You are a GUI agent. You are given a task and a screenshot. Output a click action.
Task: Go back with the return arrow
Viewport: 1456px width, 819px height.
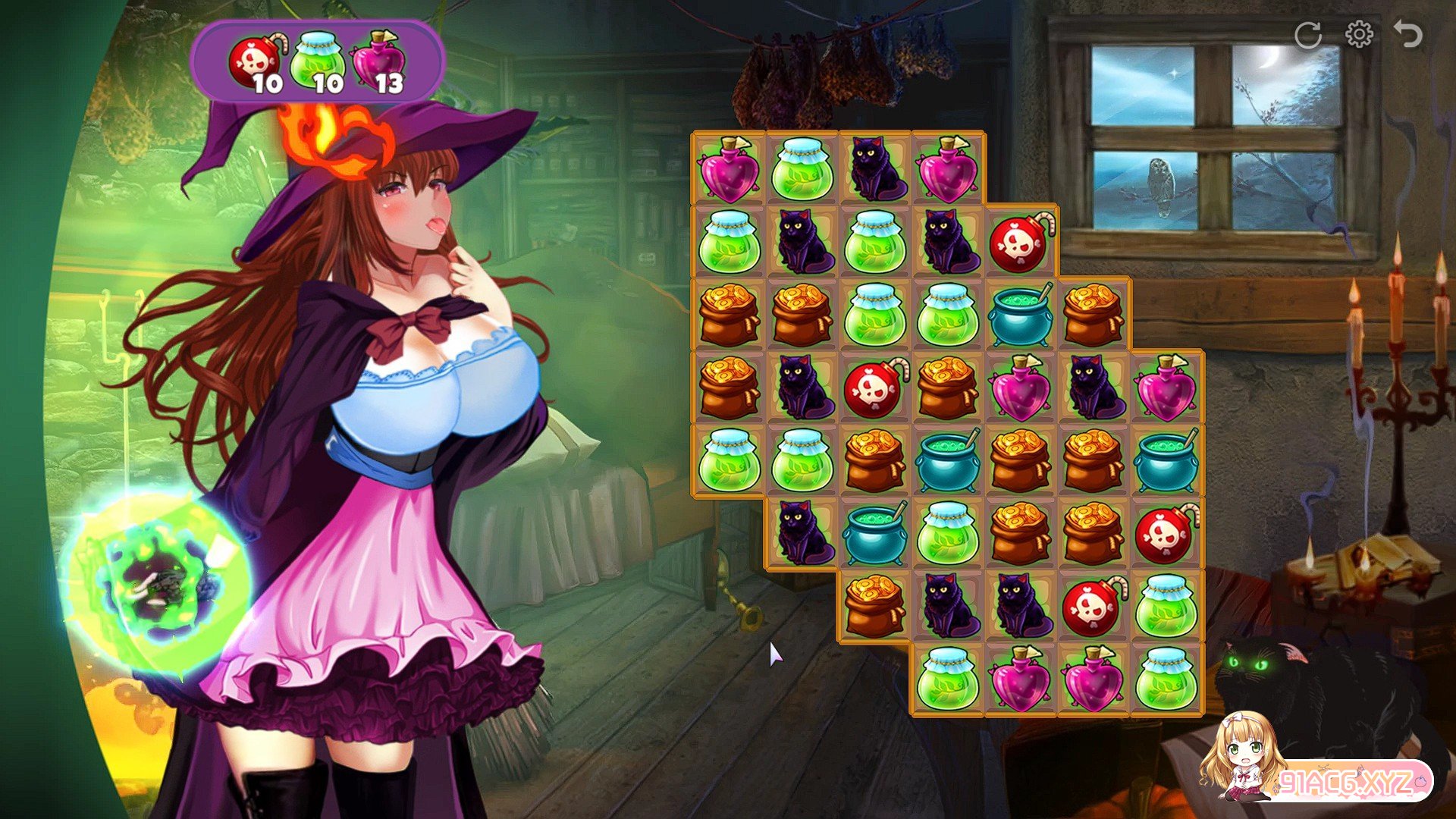click(1408, 35)
